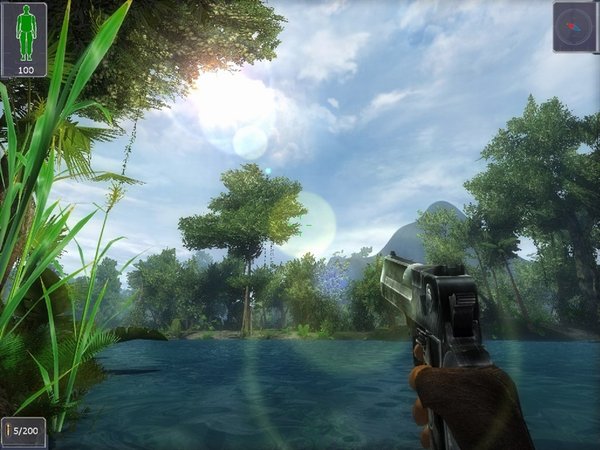This screenshot has height=450, width=600.
Task: Click the green body status icon
Action: (x=23, y=35)
